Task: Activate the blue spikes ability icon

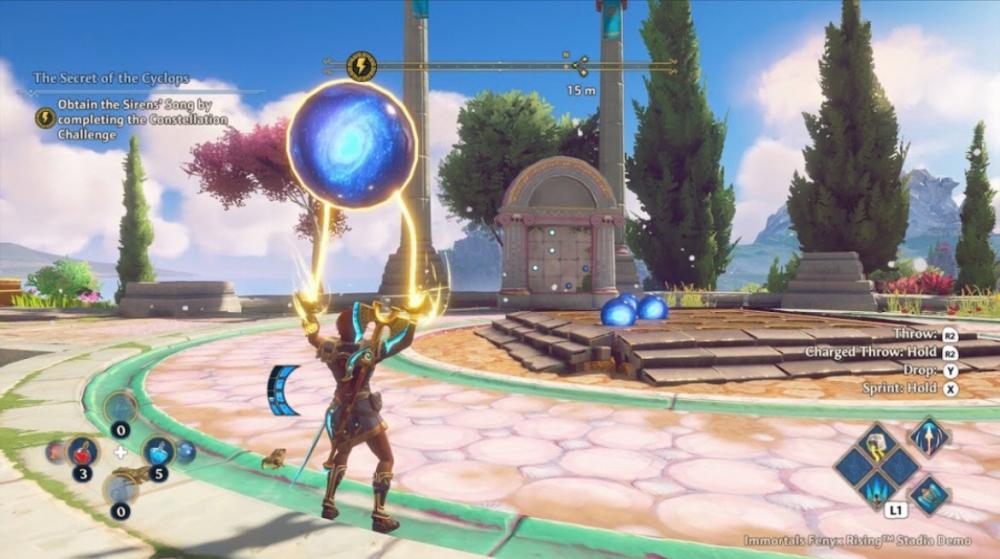Action: pyautogui.click(x=878, y=490)
